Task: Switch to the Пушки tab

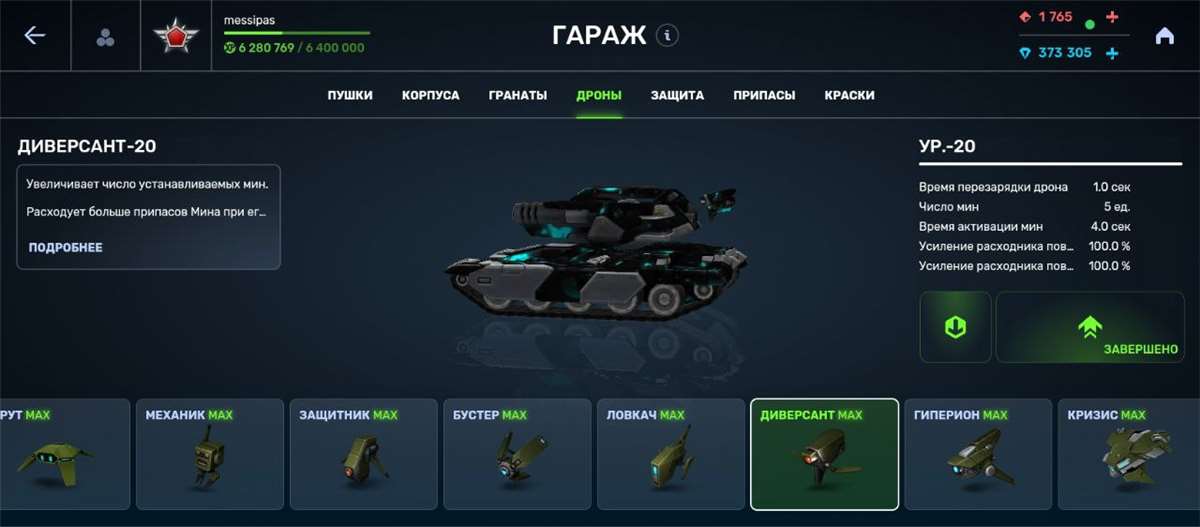Action: coord(350,96)
